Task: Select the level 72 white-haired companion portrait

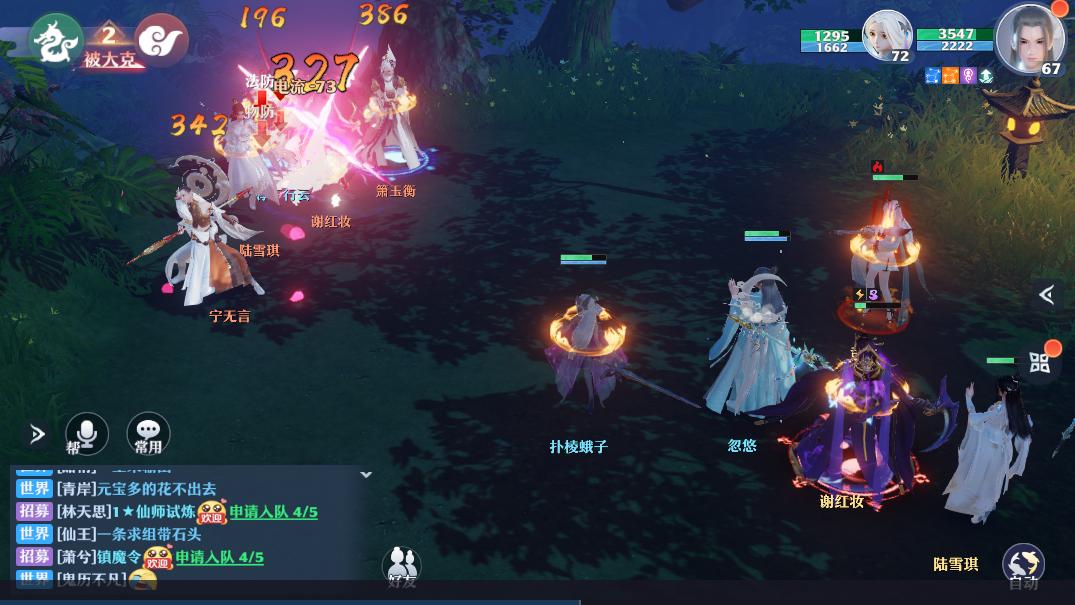Action: 886,37
